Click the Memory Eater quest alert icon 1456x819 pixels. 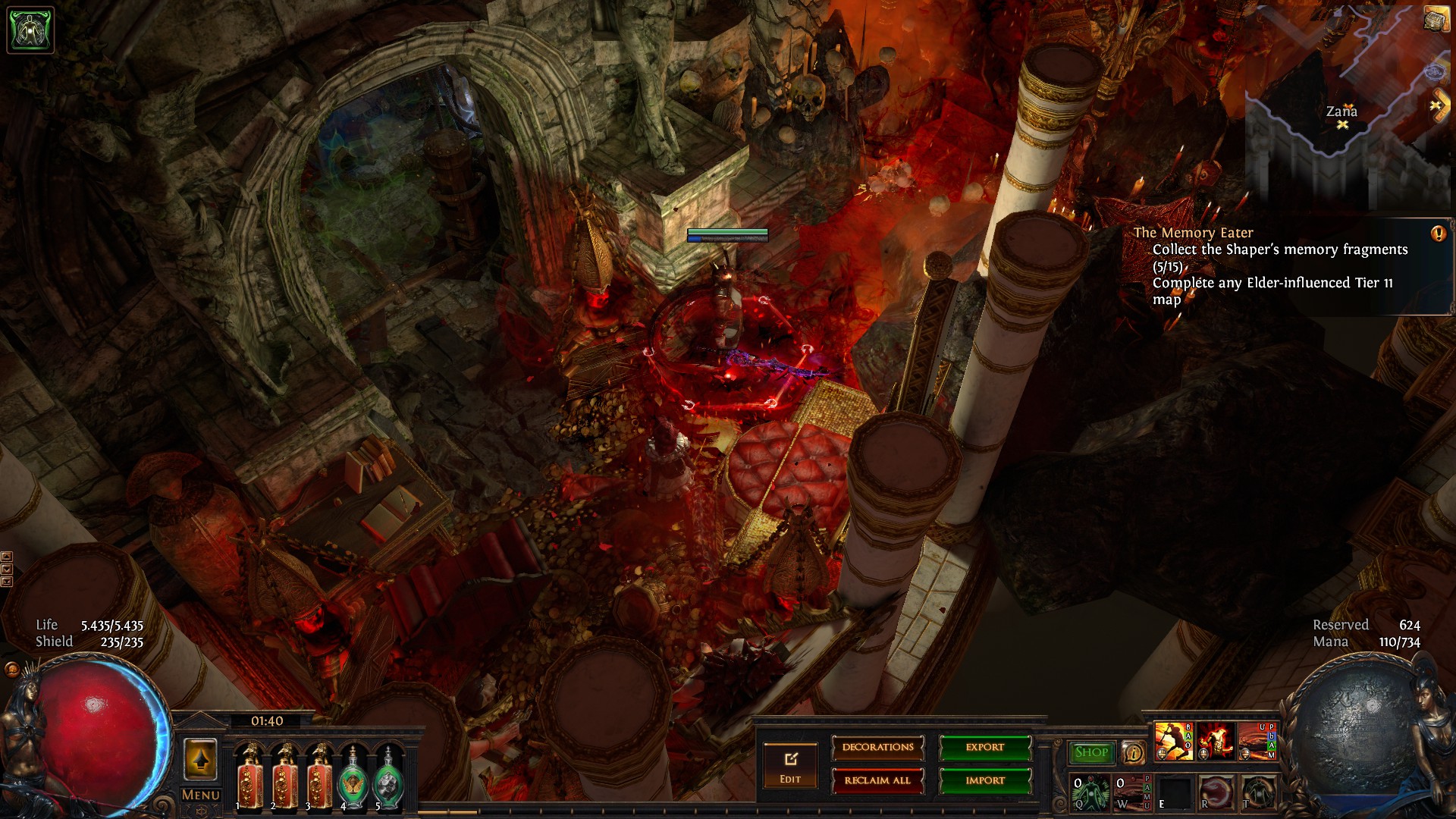pyautogui.click(x=1438, y=234)
